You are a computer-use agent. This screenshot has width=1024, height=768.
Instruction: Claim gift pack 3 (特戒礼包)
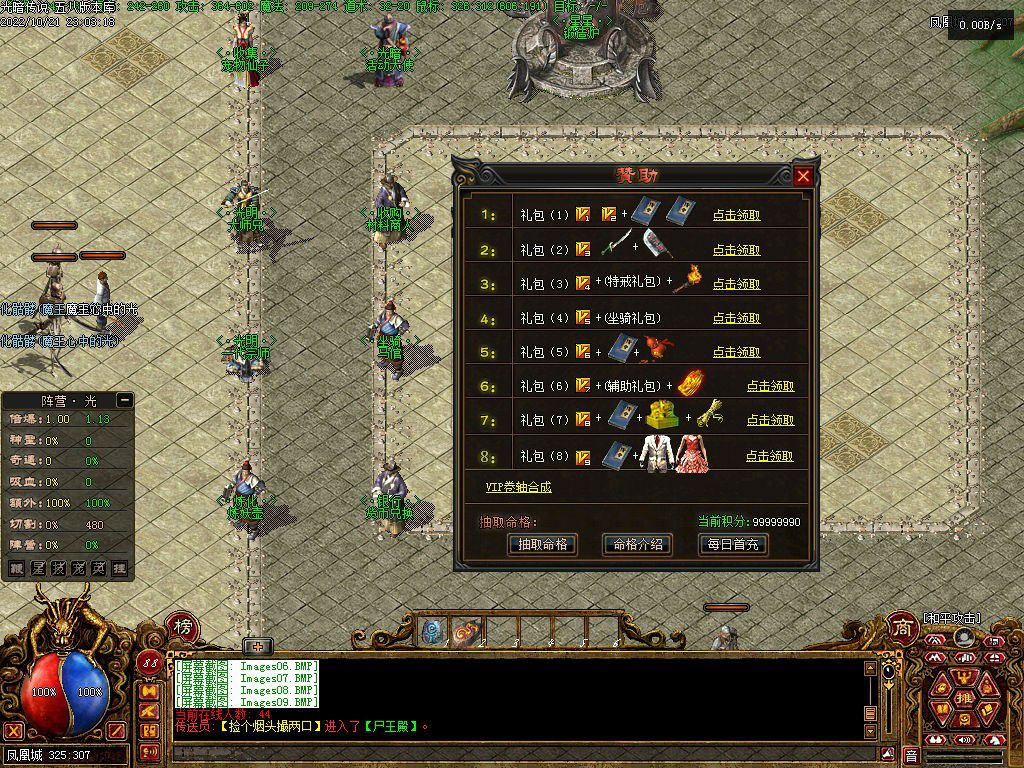(x=736, y=284)
